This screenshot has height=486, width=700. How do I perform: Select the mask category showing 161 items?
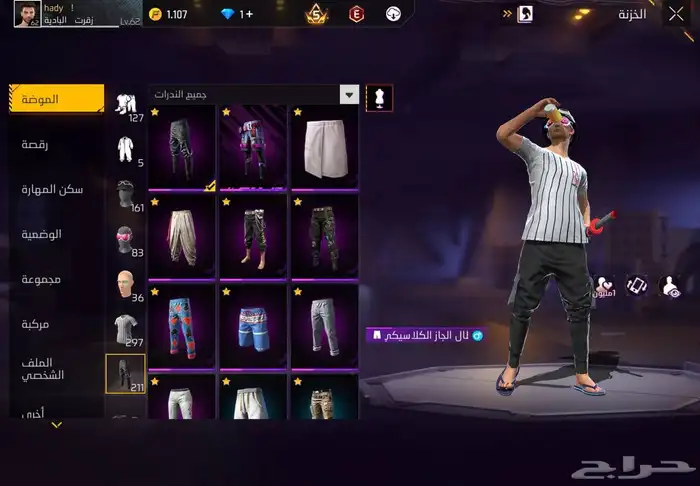click(x=125, y=194)
